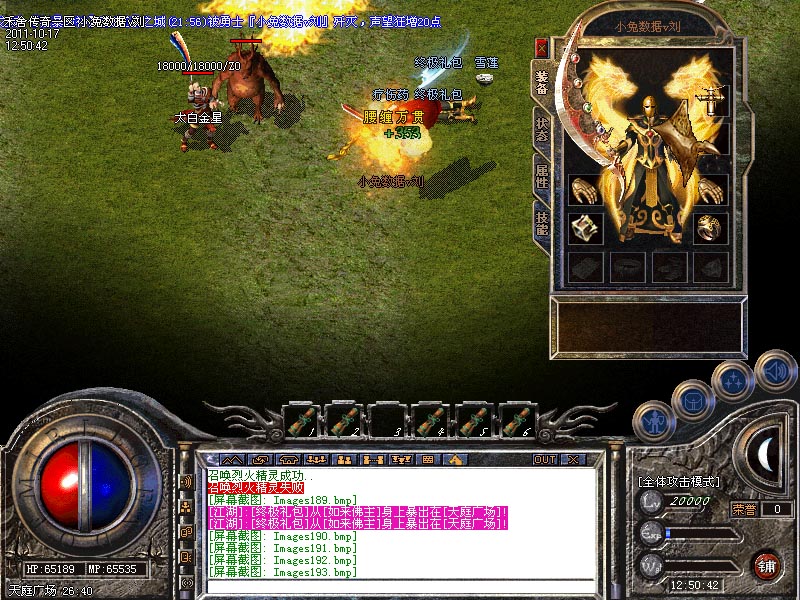Open the bag box round button
The image size is (800, 600).
pyautogui.click(x=692, y=399)
